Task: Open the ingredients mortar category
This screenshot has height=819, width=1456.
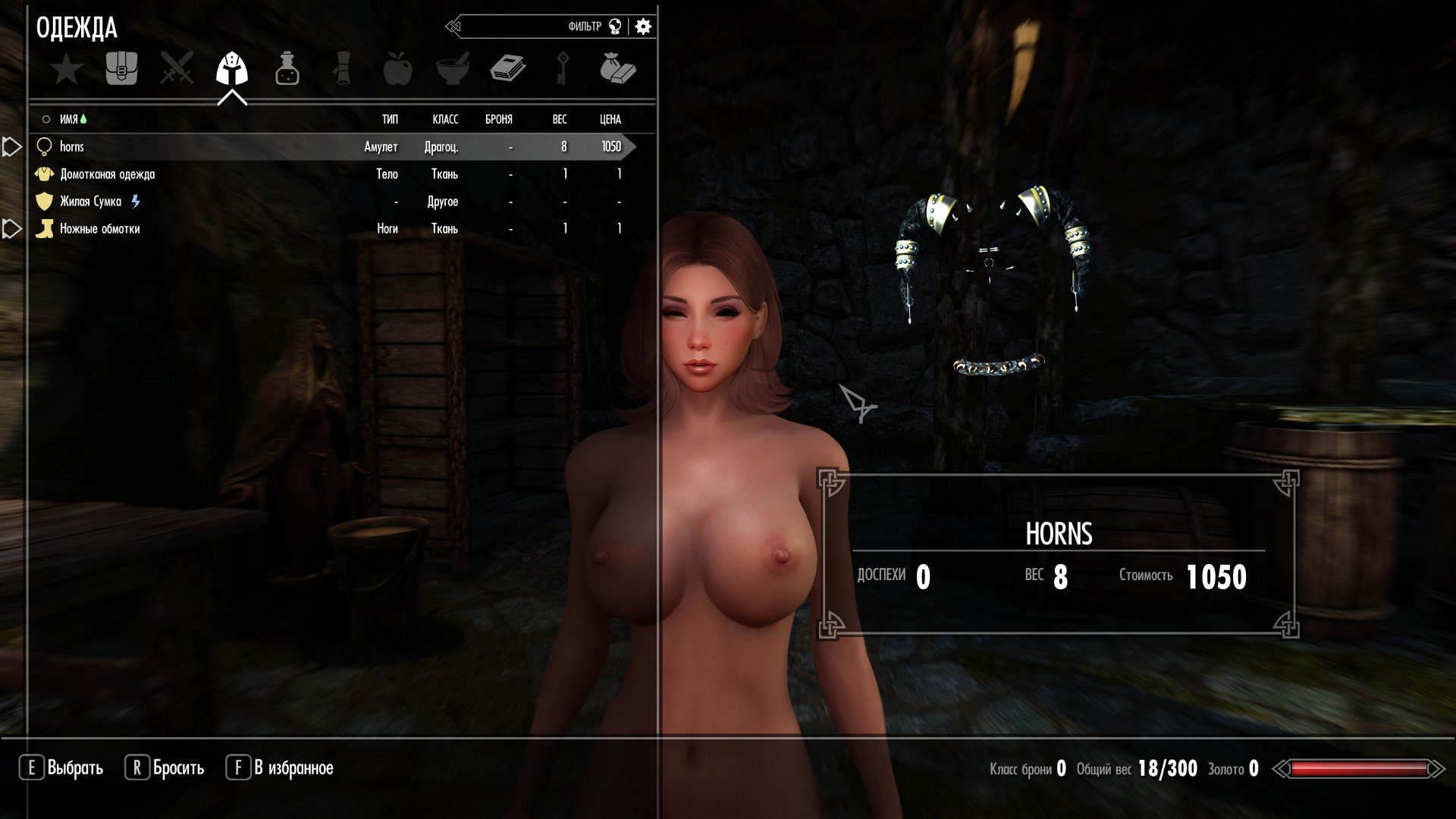Action: (x=453, y=69)
